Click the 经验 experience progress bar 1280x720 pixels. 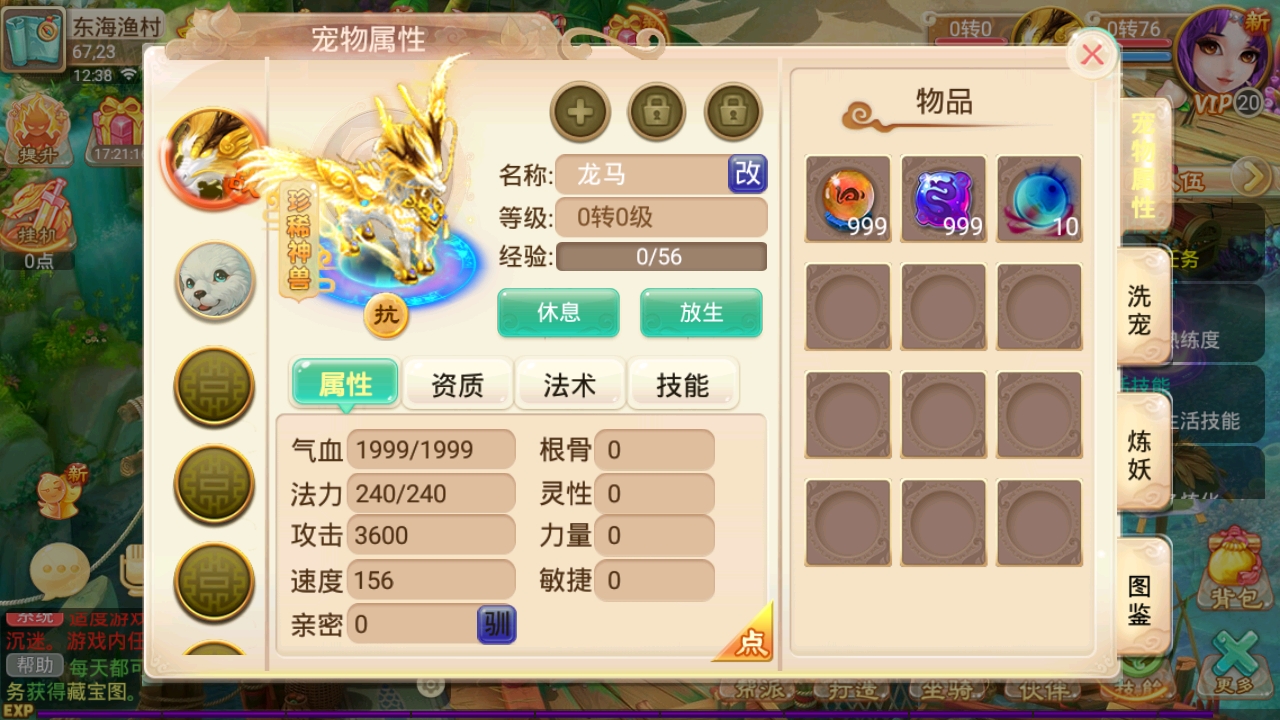tap(660, 257)
